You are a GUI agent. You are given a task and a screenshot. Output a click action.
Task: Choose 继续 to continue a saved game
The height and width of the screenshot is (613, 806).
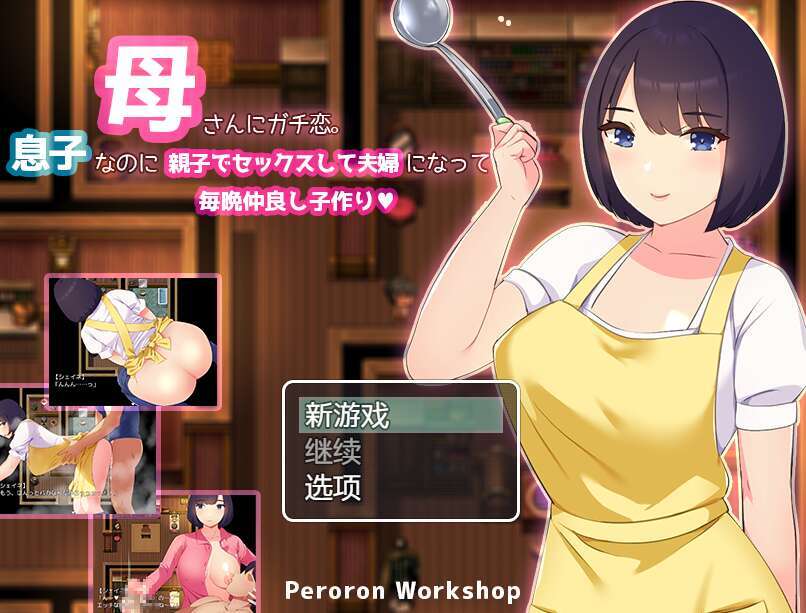(x=399, y=451)
